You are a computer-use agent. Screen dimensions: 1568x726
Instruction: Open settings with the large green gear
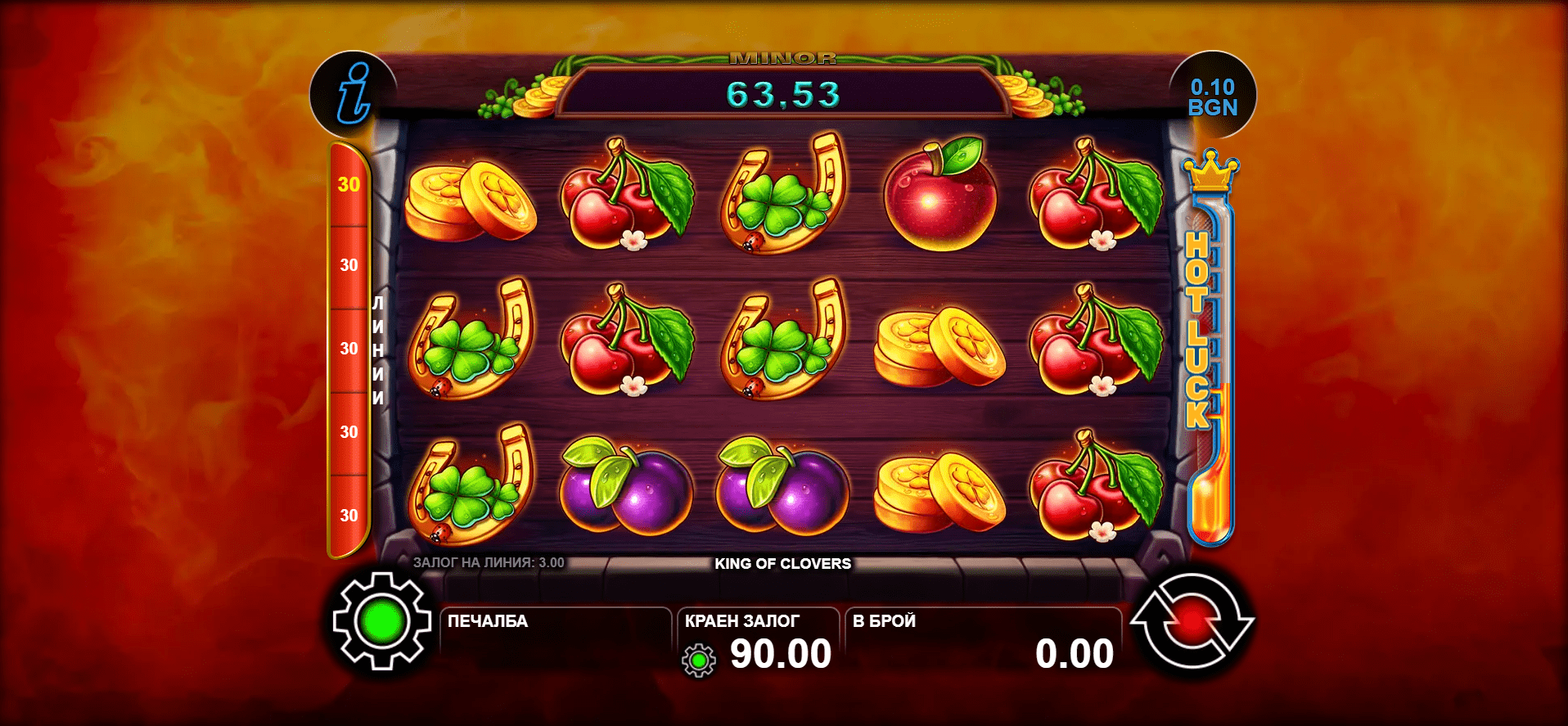[382, 622]
